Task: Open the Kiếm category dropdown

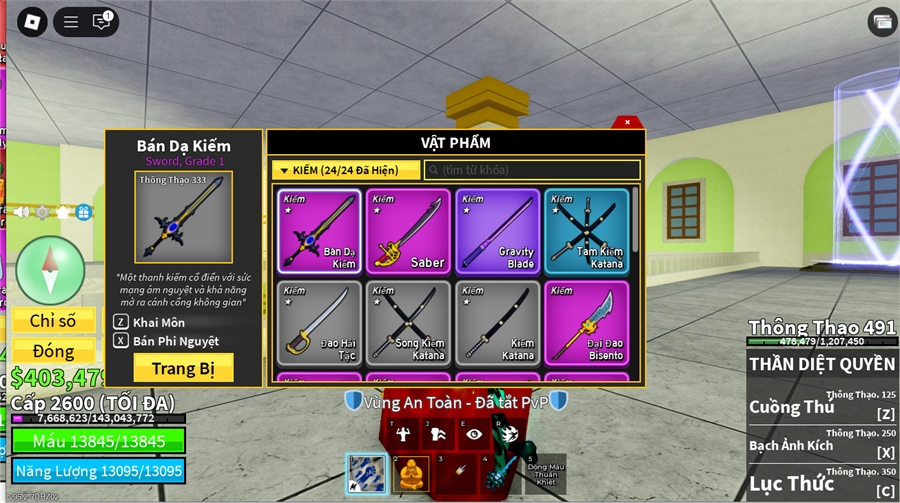Action: pyautogui.click(x=345, y=170)
